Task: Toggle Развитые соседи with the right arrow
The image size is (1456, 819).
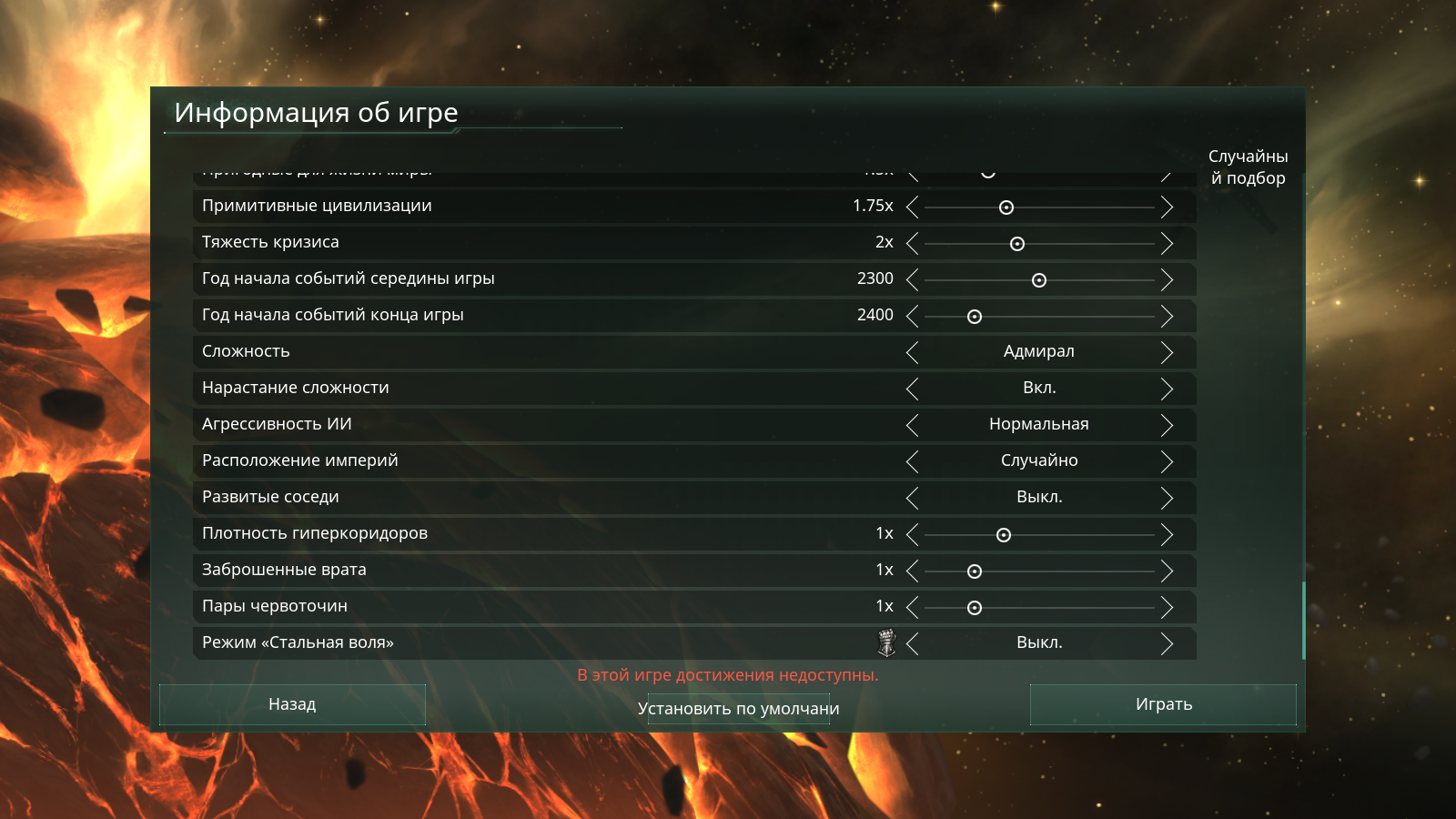Action: pos(1167,498)
